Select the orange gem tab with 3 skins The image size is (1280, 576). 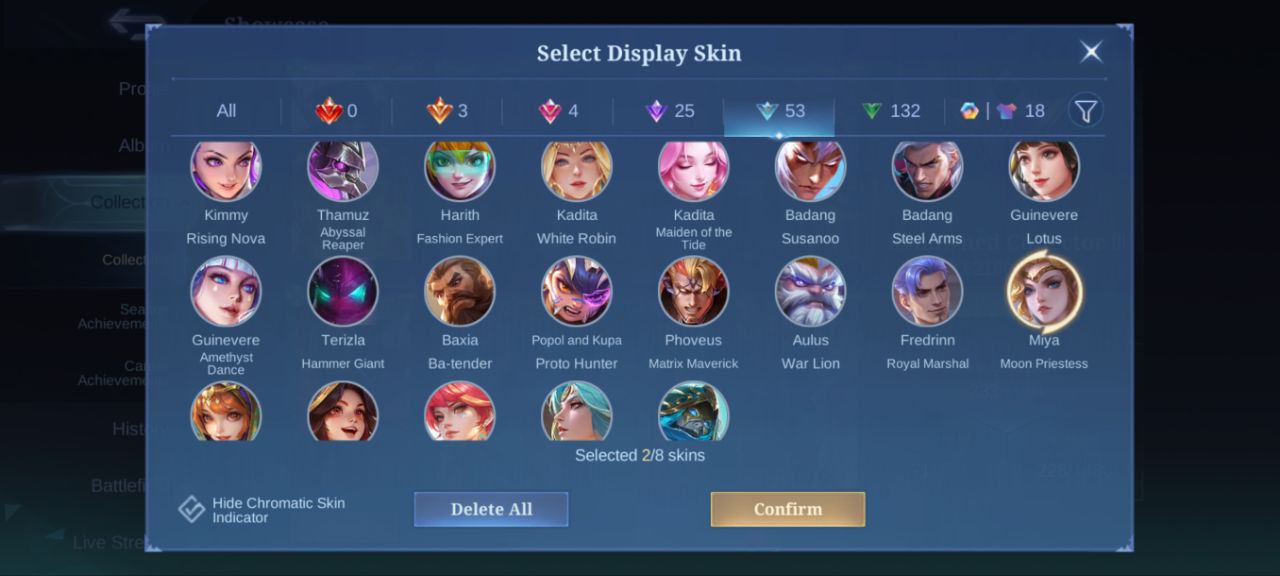(448, 111)
